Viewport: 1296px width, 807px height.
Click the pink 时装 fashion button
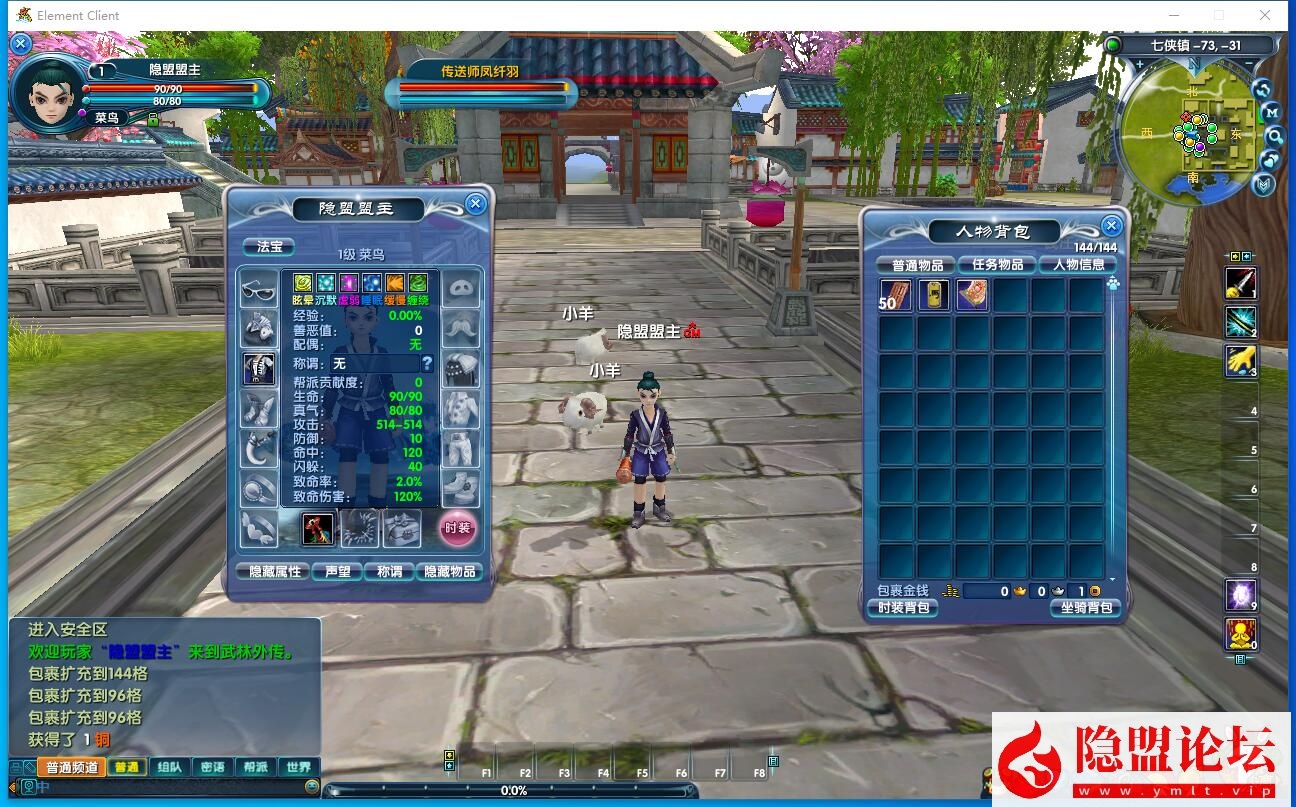pos(457,528)
